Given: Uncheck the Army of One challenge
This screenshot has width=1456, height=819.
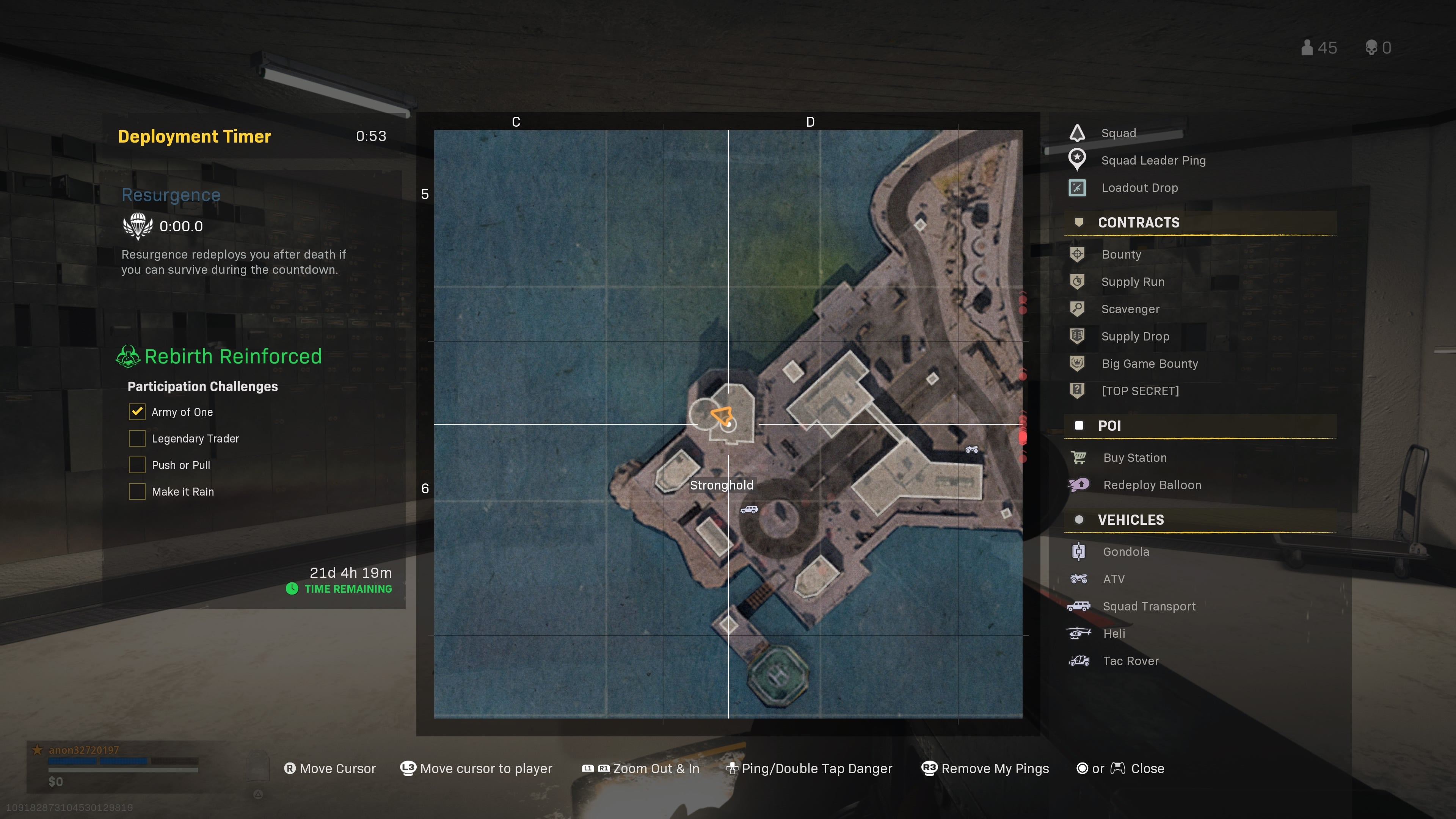Looking at the screenshot, I should pos(137,411).
